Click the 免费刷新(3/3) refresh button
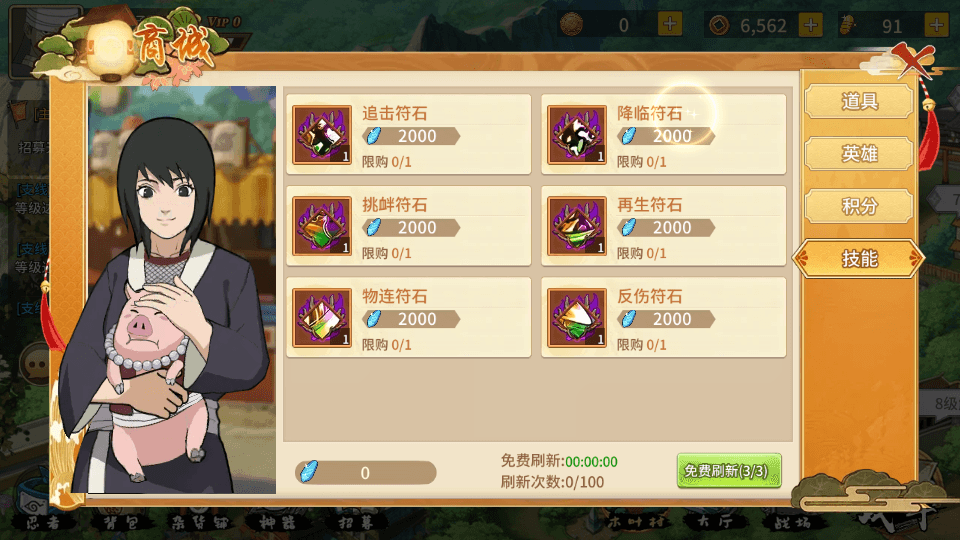Image resolution: width=960 pixels, height=540 pixels. point(728,471)
